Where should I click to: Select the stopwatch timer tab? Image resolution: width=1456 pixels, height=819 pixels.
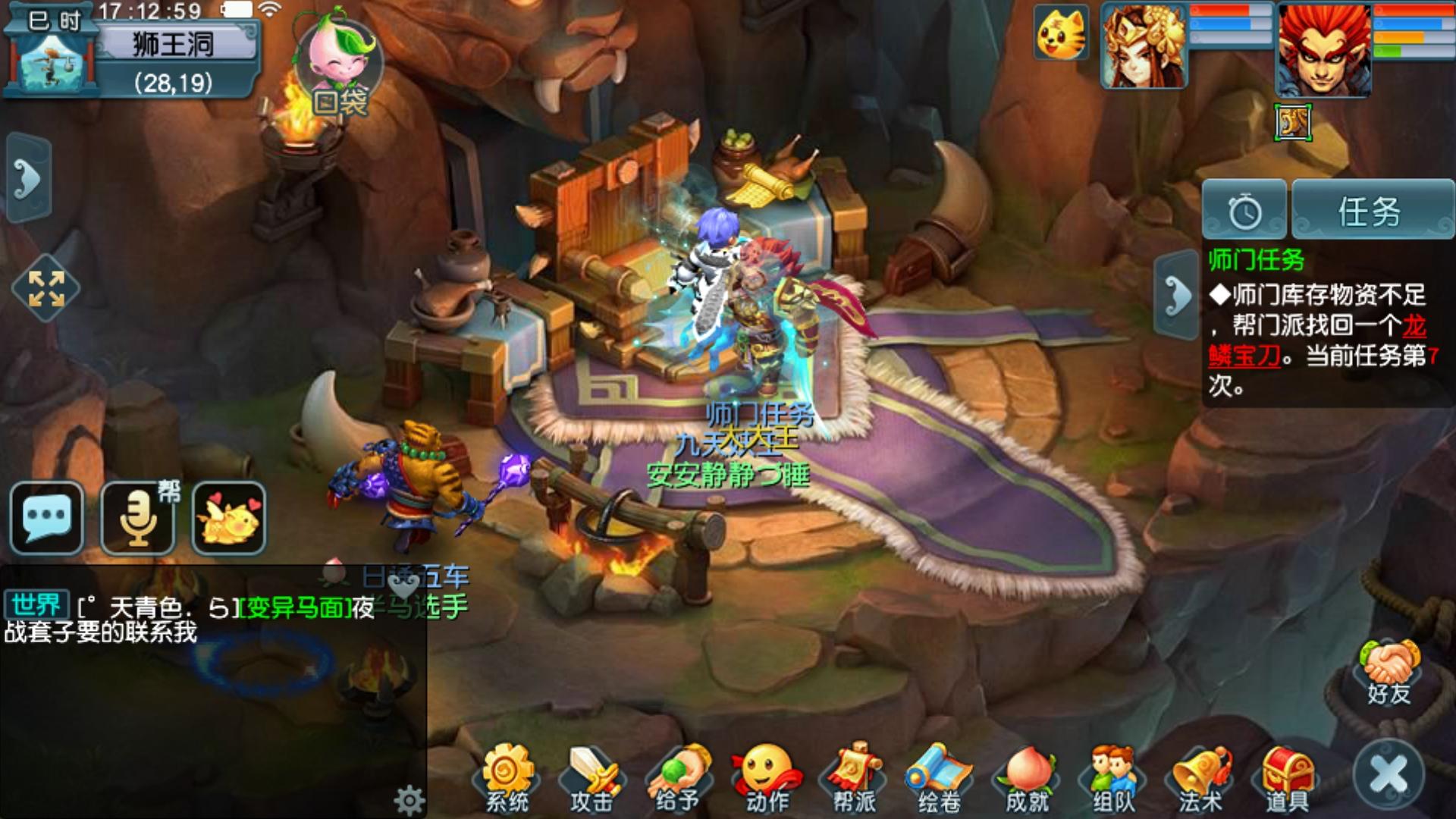click(1244, 211)
